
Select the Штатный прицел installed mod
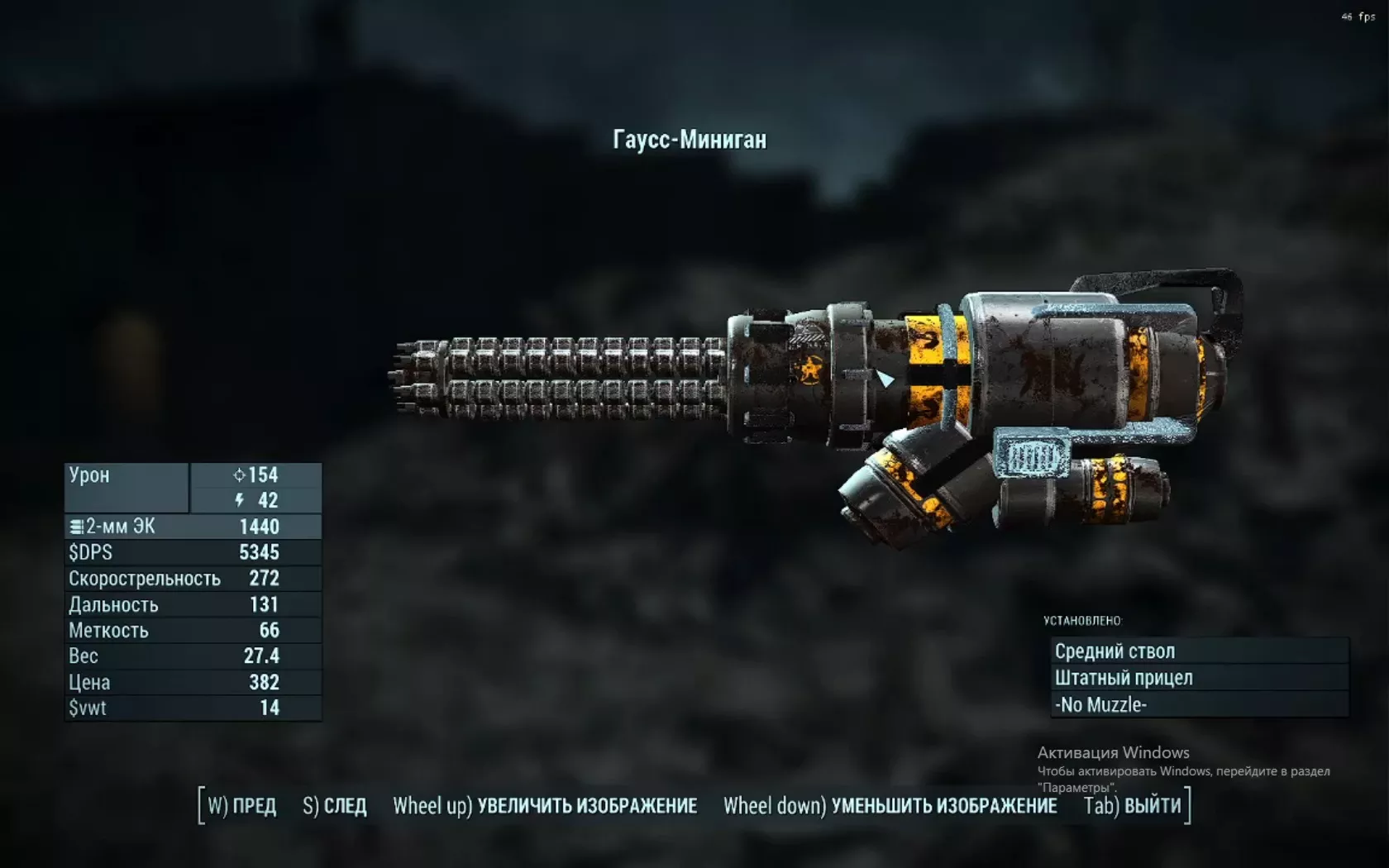(x=1199, y=678)
